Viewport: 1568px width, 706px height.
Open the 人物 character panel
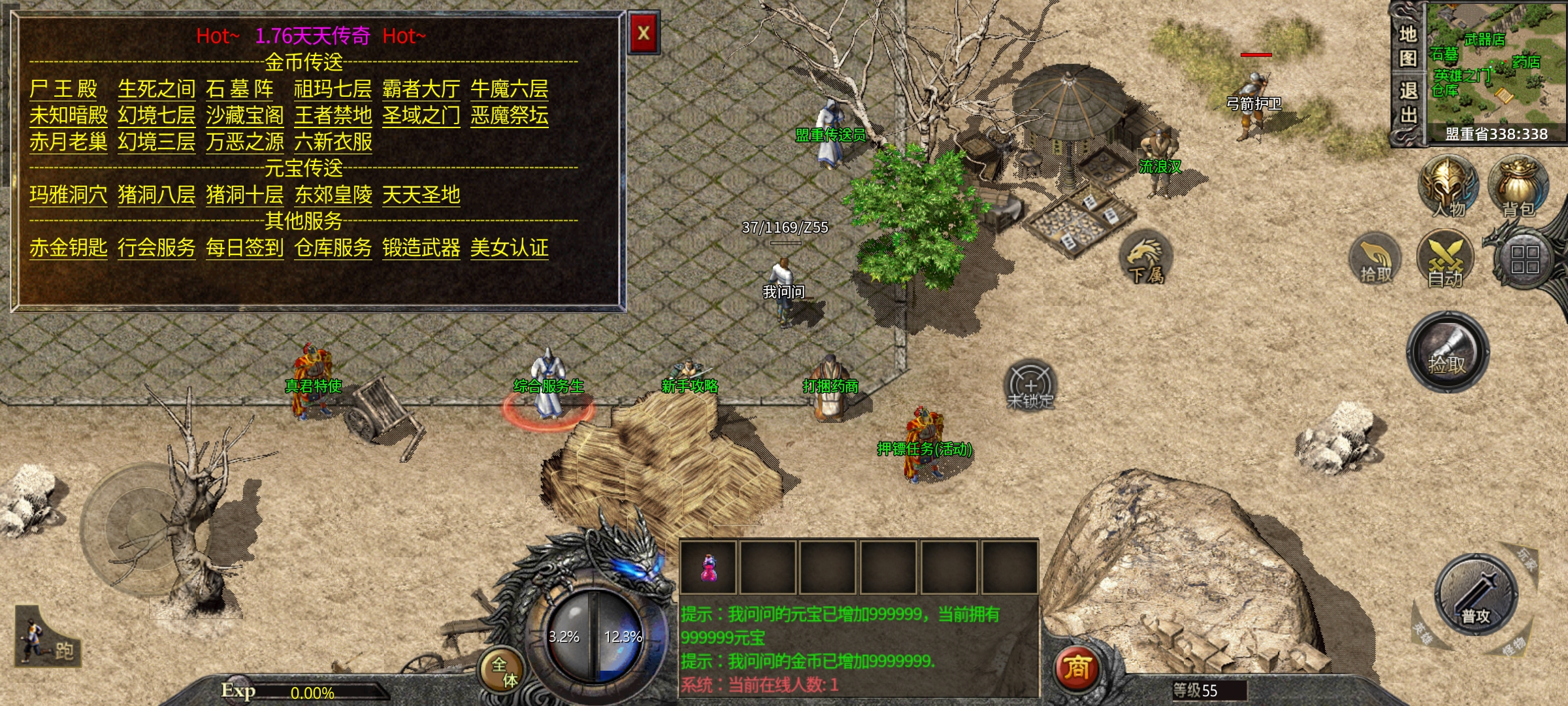tap(1448, 188)
